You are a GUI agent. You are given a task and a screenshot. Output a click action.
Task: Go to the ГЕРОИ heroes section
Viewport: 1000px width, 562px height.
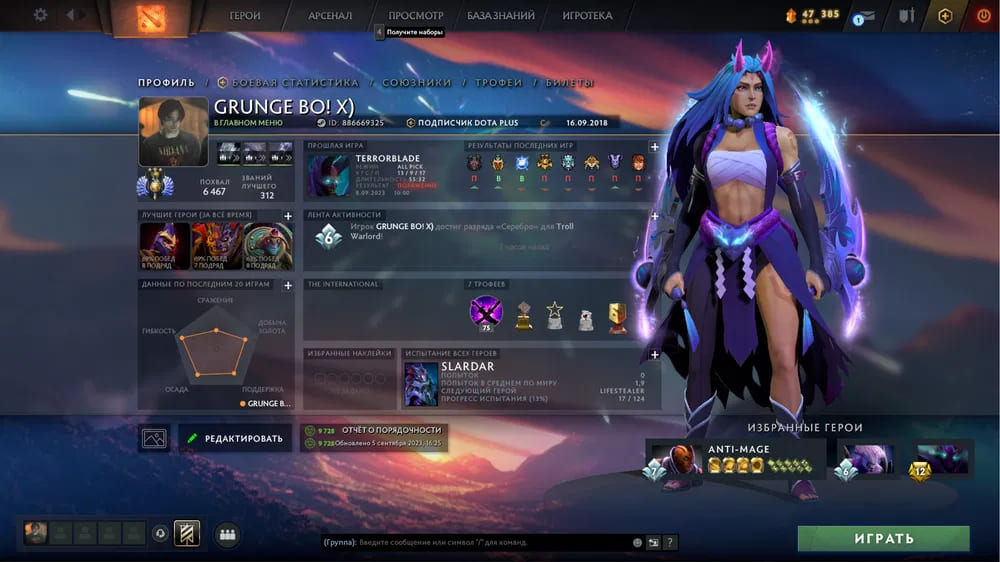click(x=245, y=16)
